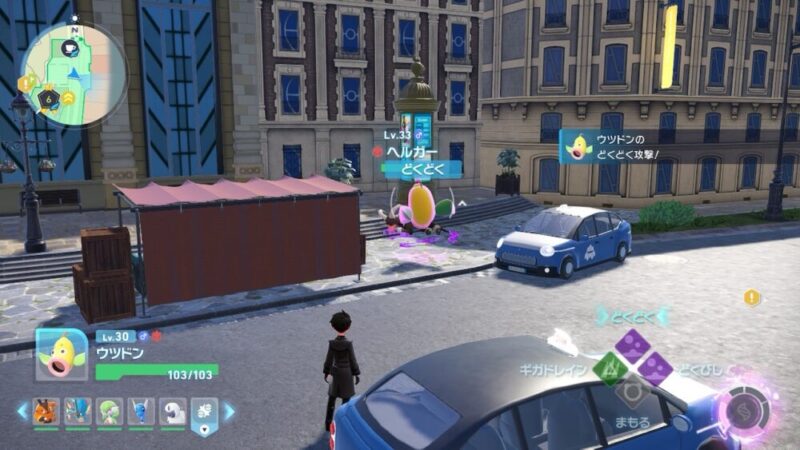Viewport: 800px width, 450px height.
Task: Click the café cup marker on the minimap
Action: (70, 47)
